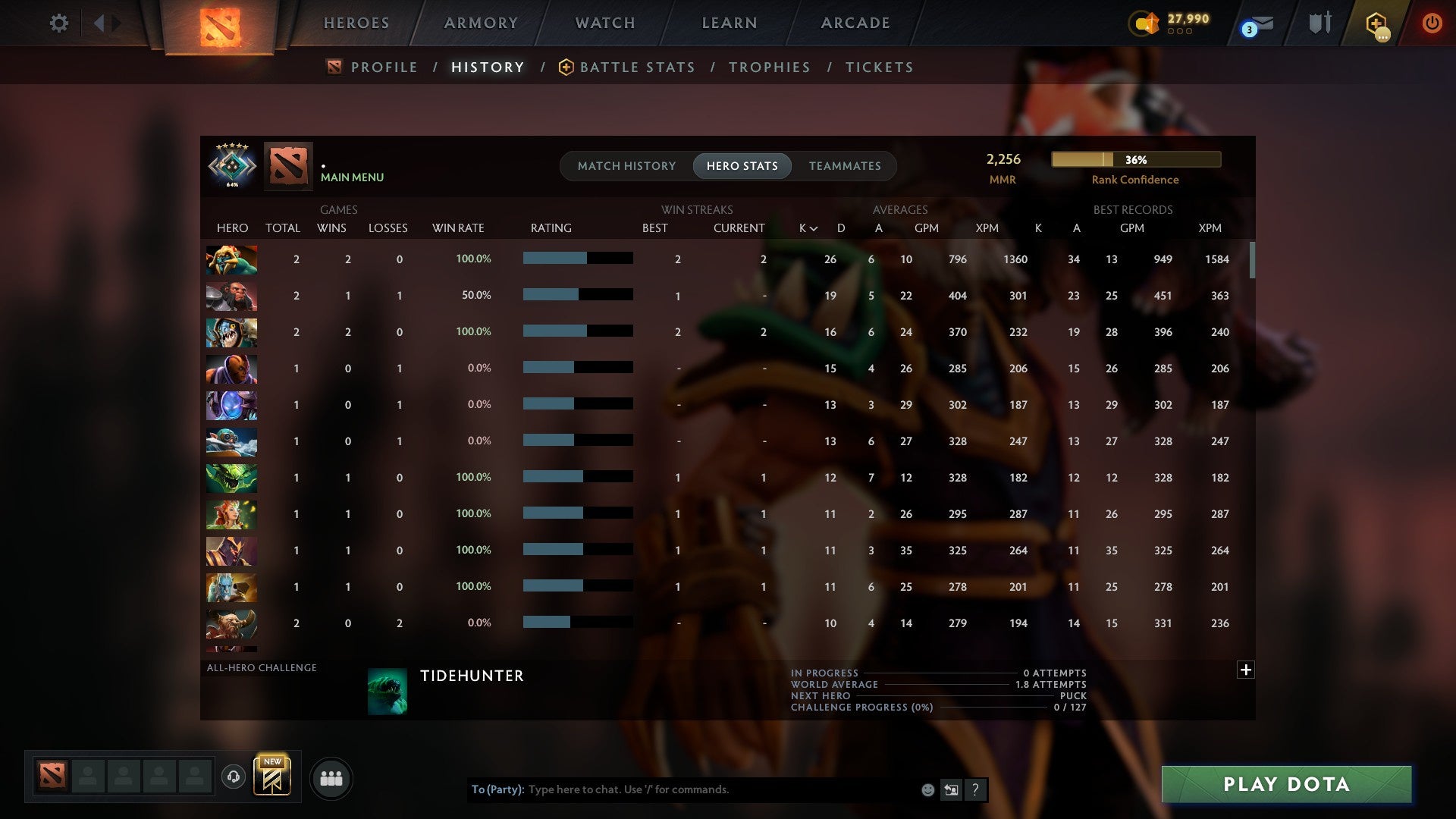Select the Earthshaker hero portrait
The height and width of the screenshot is (819, 1456).
[231, 623]
